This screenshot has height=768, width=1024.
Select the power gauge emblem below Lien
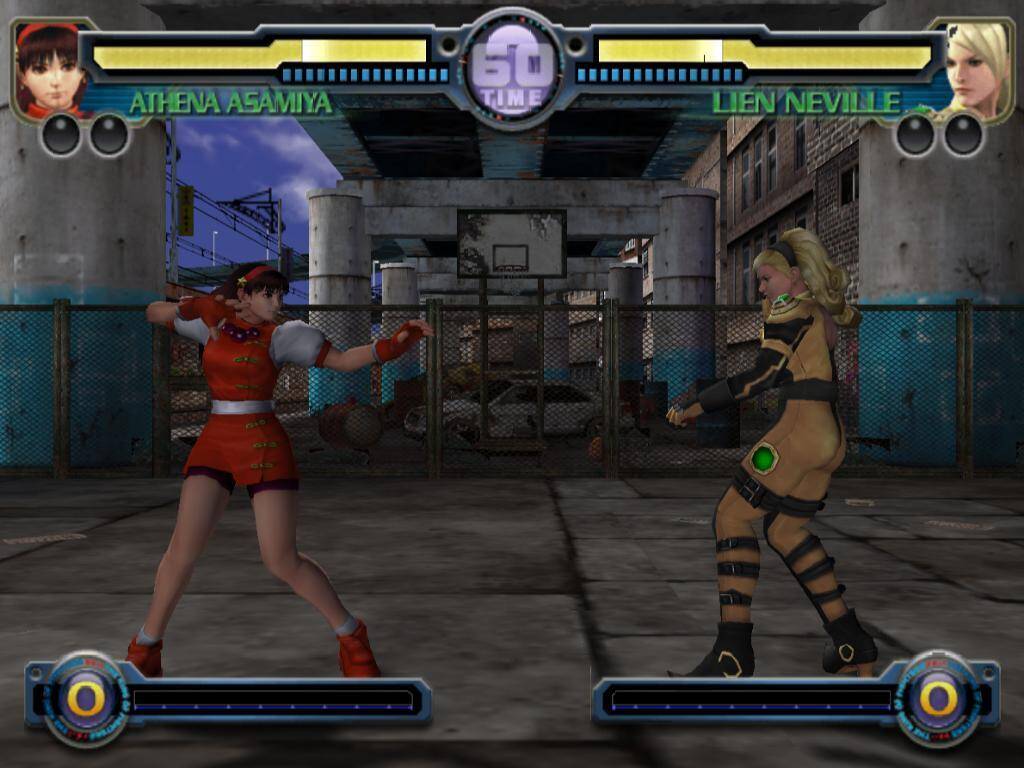937,698
